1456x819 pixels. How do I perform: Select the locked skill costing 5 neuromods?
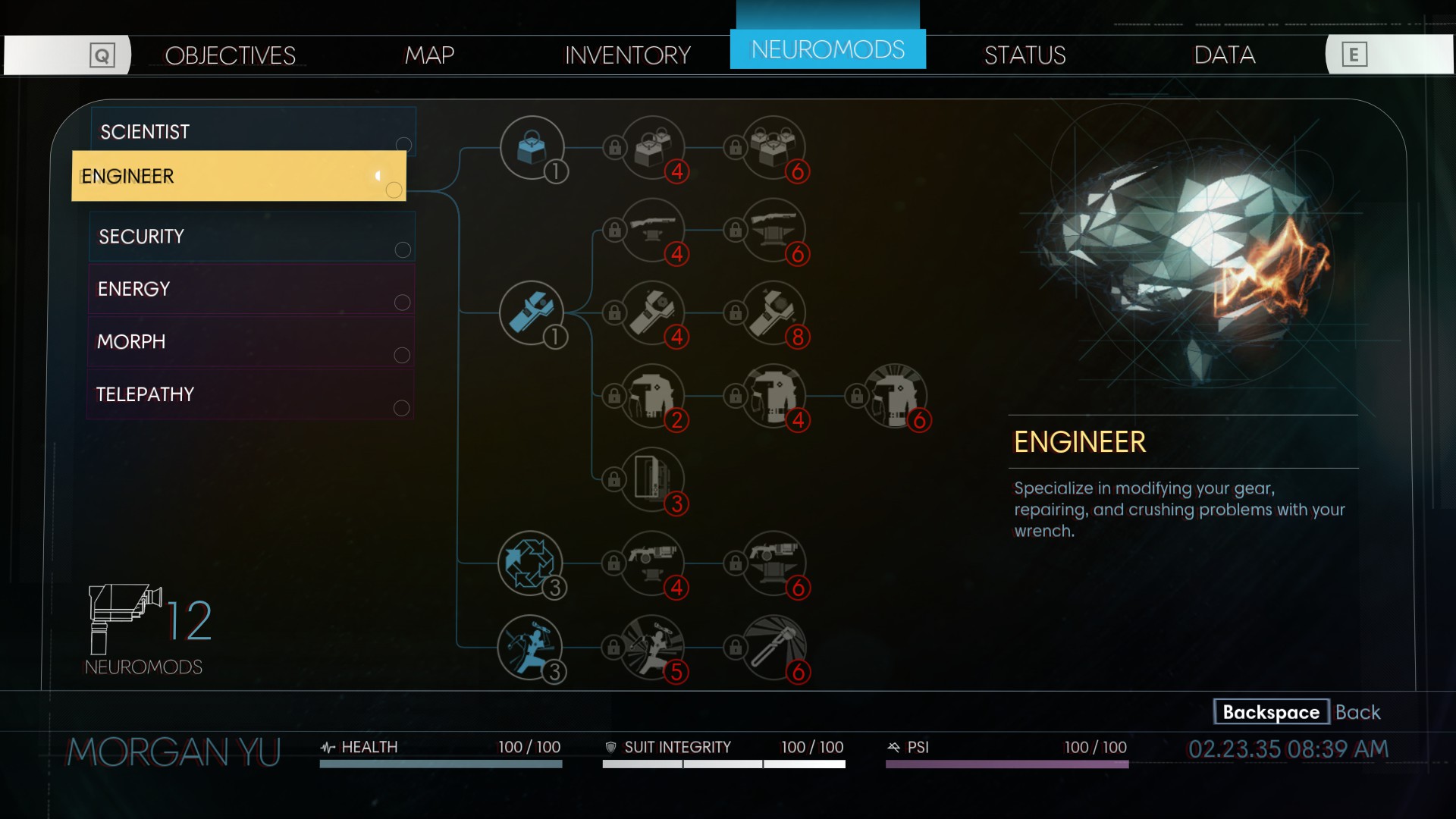point(652,647)
